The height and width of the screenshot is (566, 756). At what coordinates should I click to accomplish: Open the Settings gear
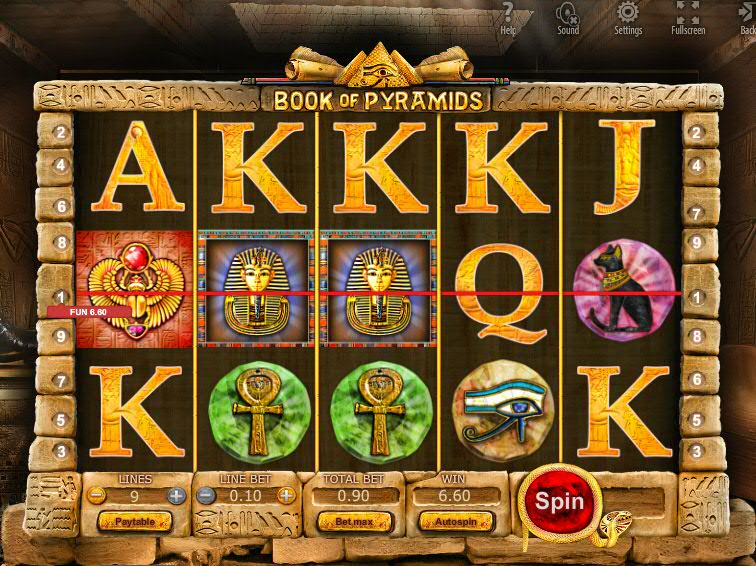628,17
